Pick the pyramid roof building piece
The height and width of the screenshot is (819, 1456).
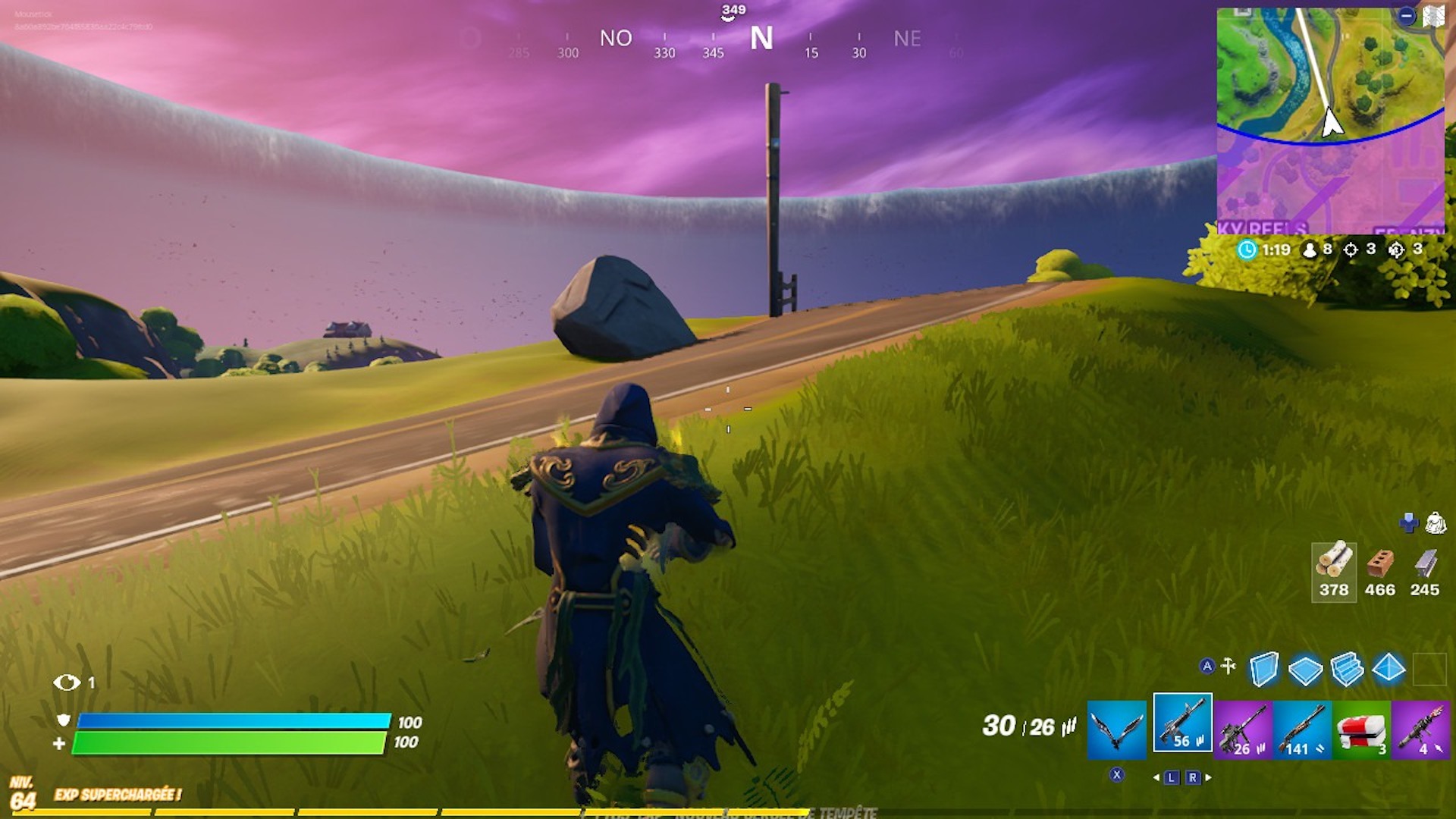pos(1389,668)
